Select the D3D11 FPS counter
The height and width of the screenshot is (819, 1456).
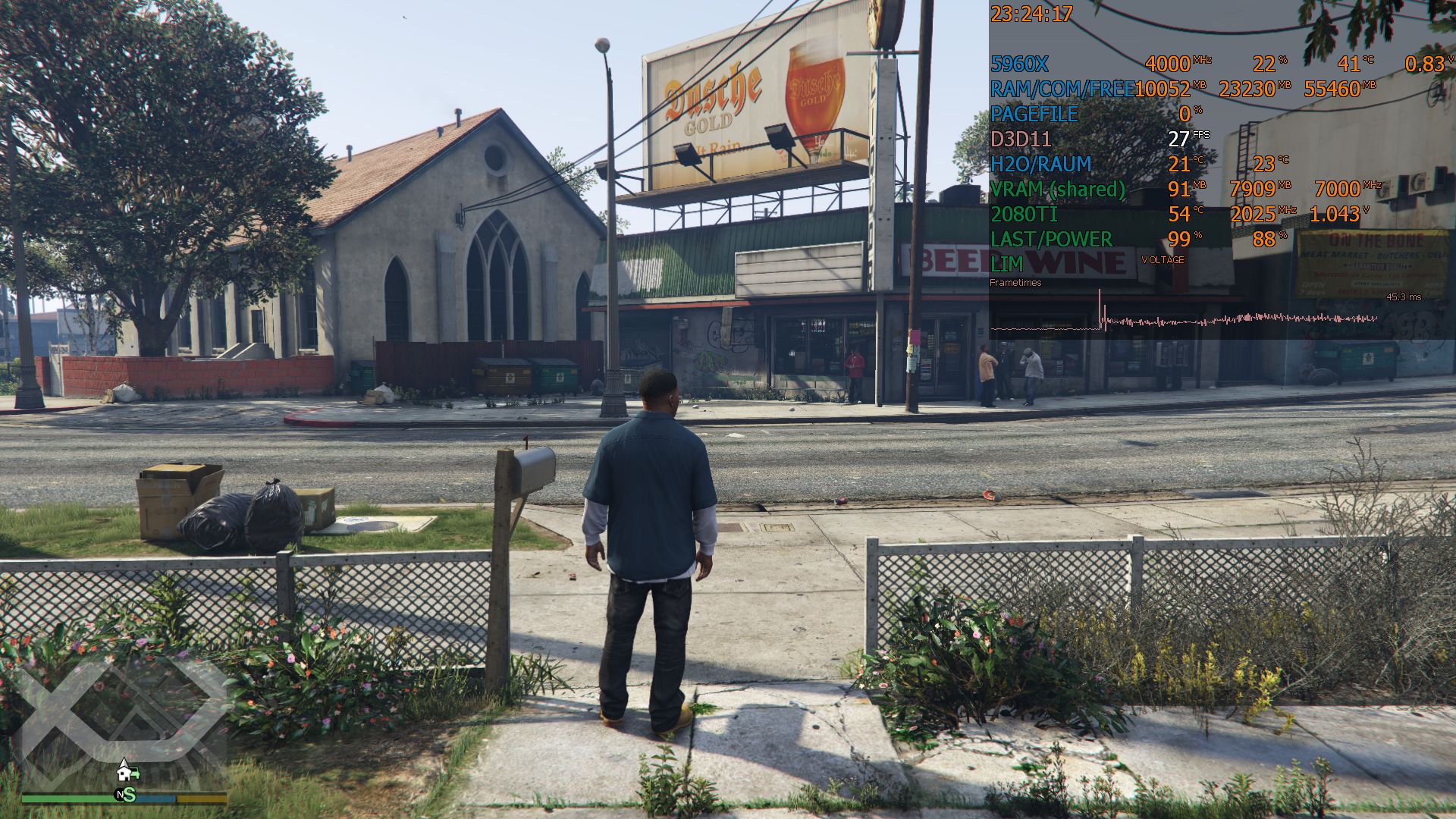(1020, 140)
